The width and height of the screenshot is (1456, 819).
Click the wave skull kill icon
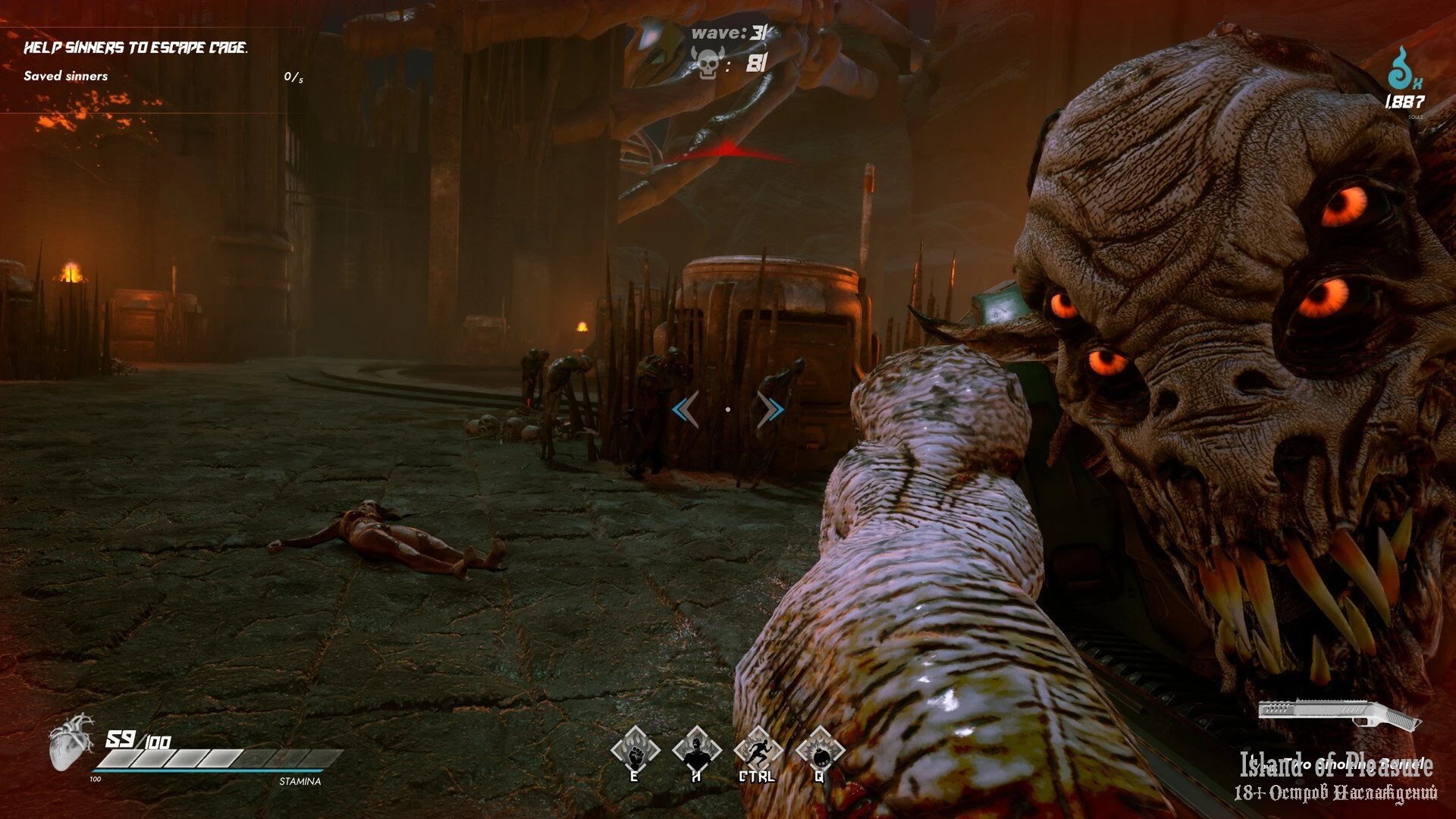pos(708,64)
